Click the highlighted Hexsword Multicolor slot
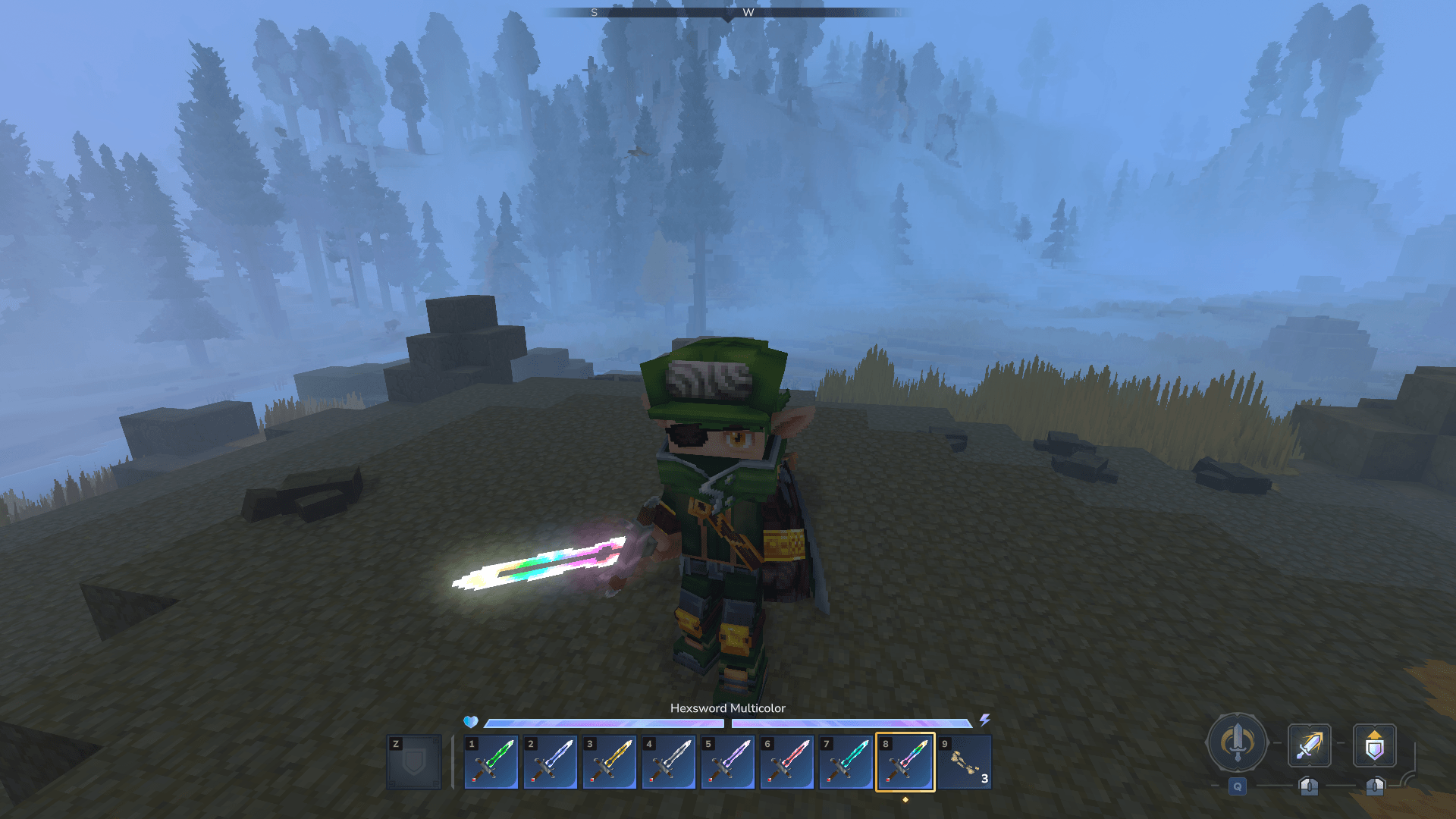Viewport: 1456px width, 819px height. tap(905, 762)
